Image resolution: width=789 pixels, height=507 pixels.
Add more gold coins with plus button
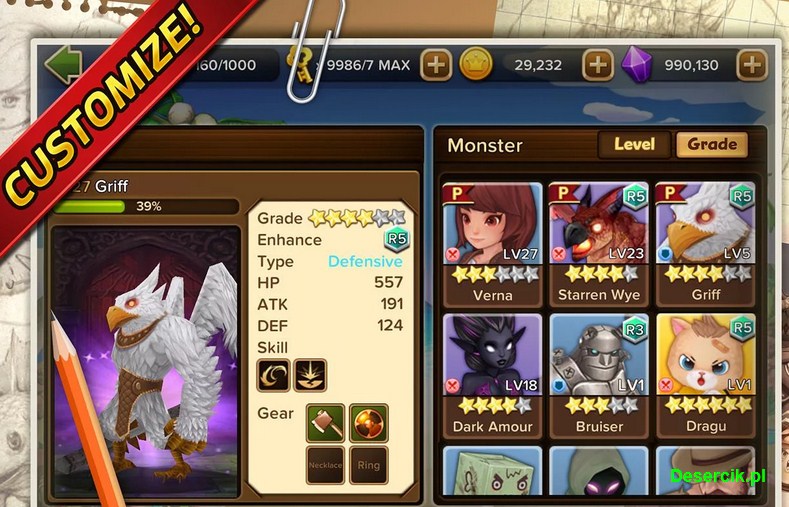597,66
